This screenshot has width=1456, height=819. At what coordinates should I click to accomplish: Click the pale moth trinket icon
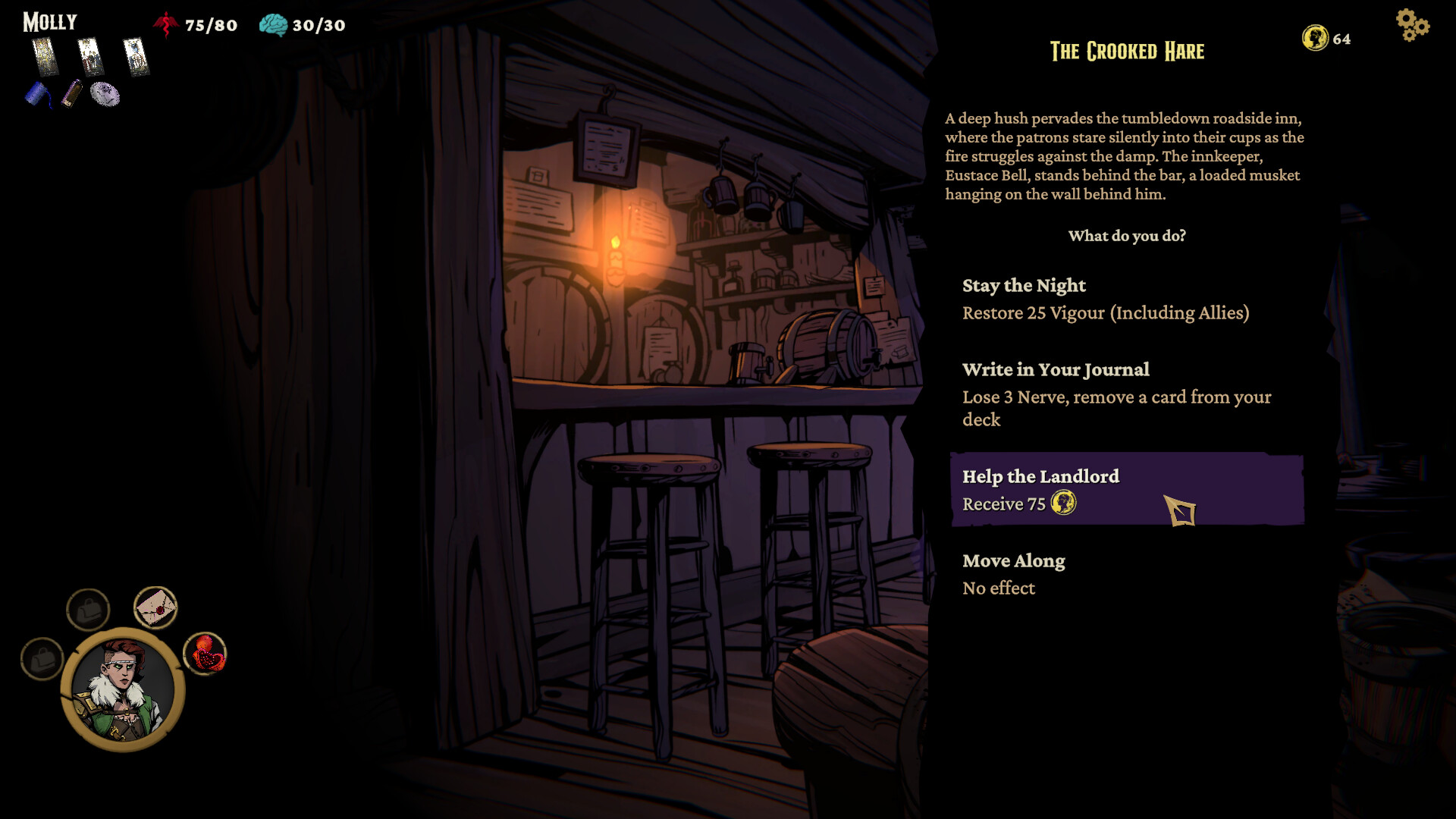pyautogui.click(x=106, y=93)
